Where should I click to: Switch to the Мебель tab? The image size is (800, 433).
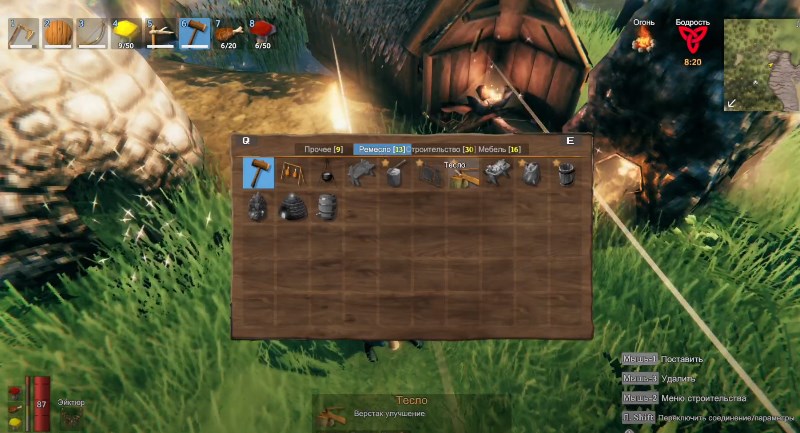pyautogui.click(x=499, y=149)
